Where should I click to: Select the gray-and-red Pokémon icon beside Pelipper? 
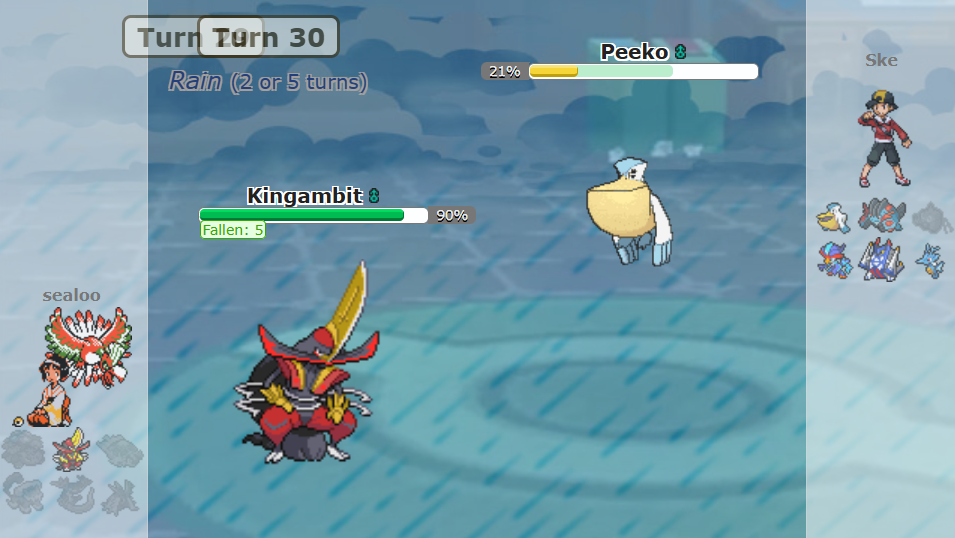881,217
